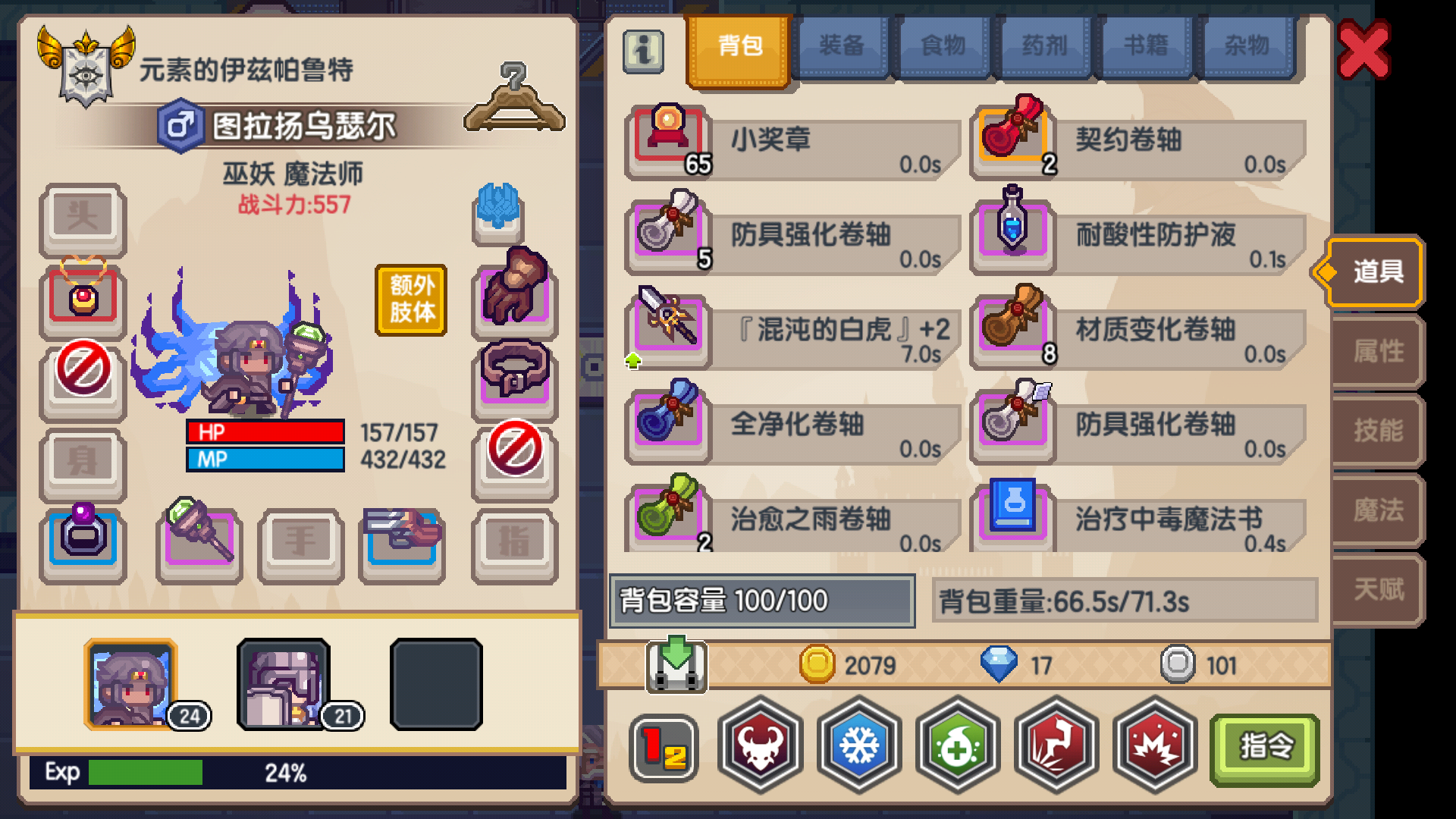Open the info icon beside the backpack tabs

(x=642, y=53)
